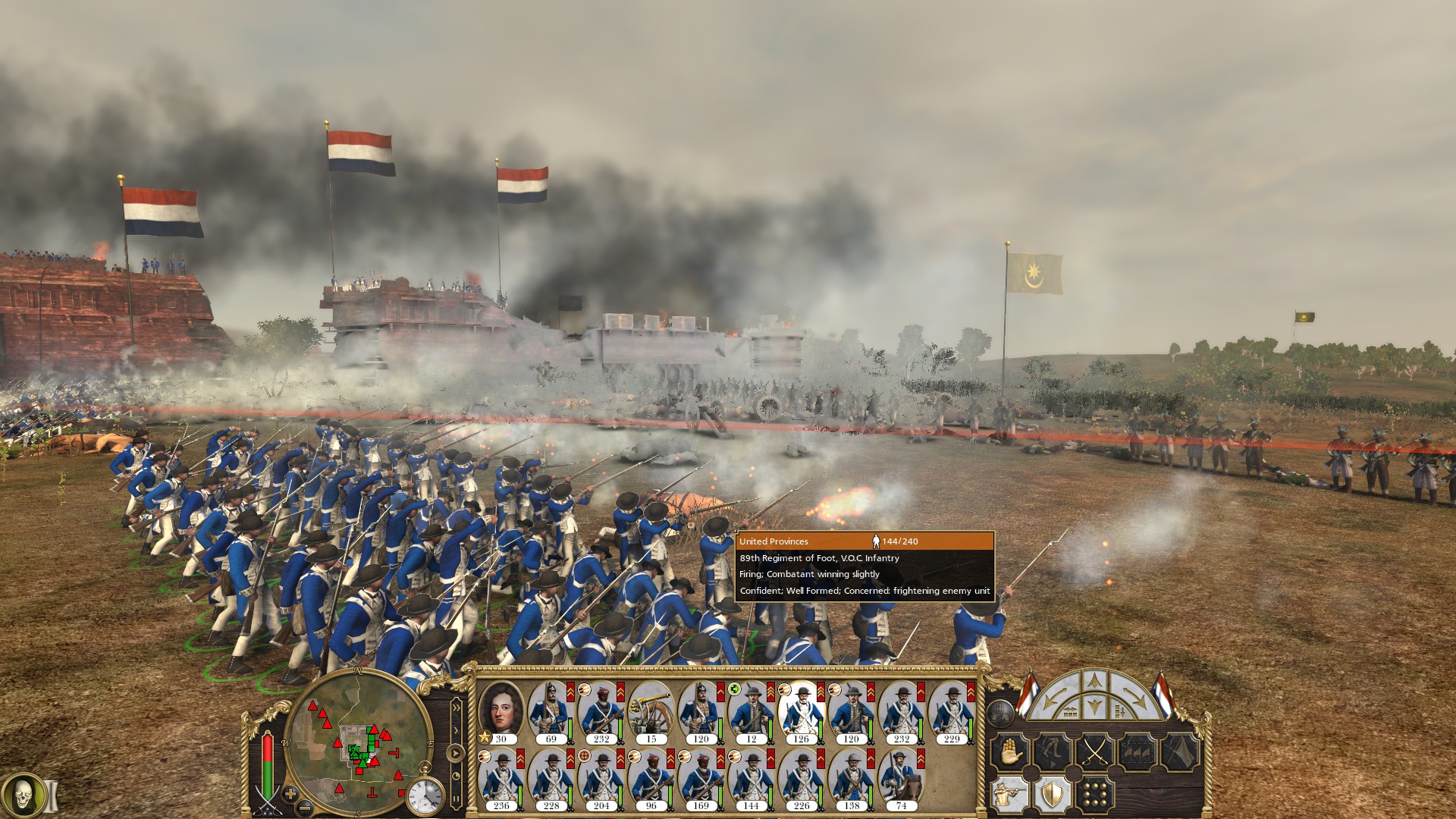Image resolution: width=1456 pixels, height=819 pixels.
Task: Toggle fire at will
Action: coord(1009,792)
